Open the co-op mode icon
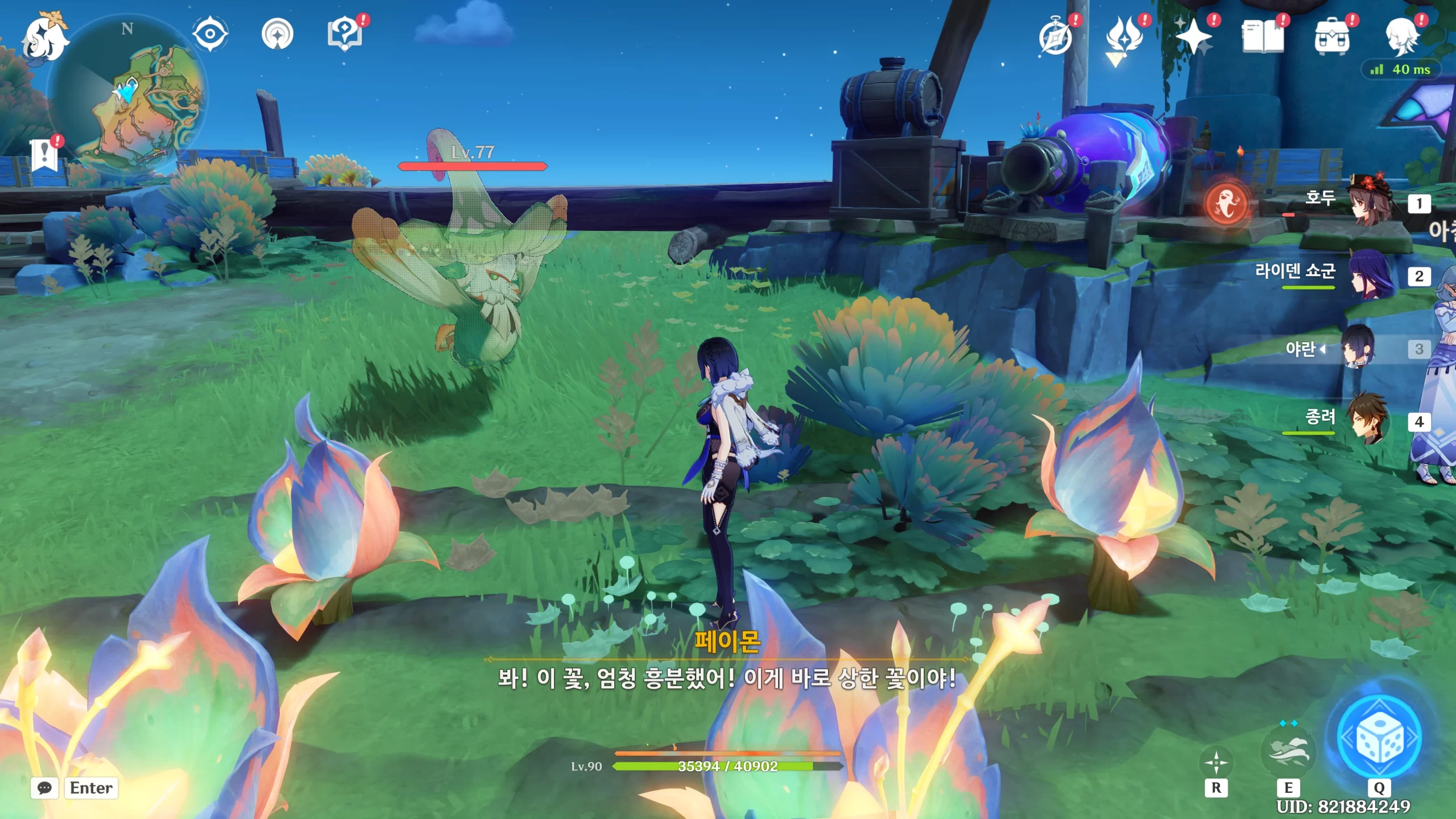Image resolution: width=1456 pixels, height=819 pixels. click(x=277, y=34)
